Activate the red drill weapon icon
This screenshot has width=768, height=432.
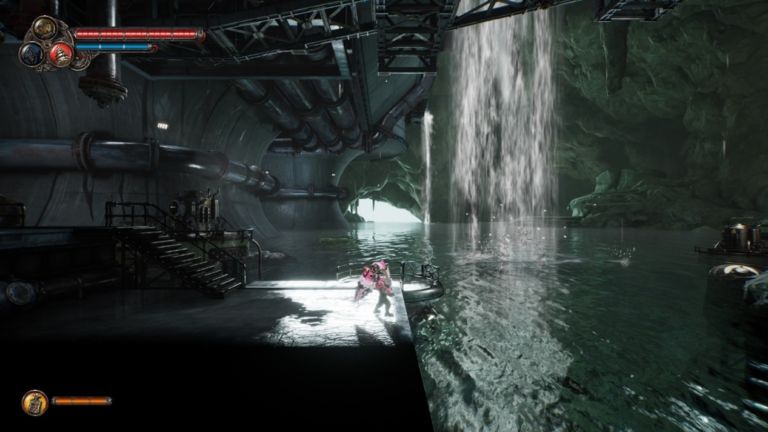click(x=59, y=55)
